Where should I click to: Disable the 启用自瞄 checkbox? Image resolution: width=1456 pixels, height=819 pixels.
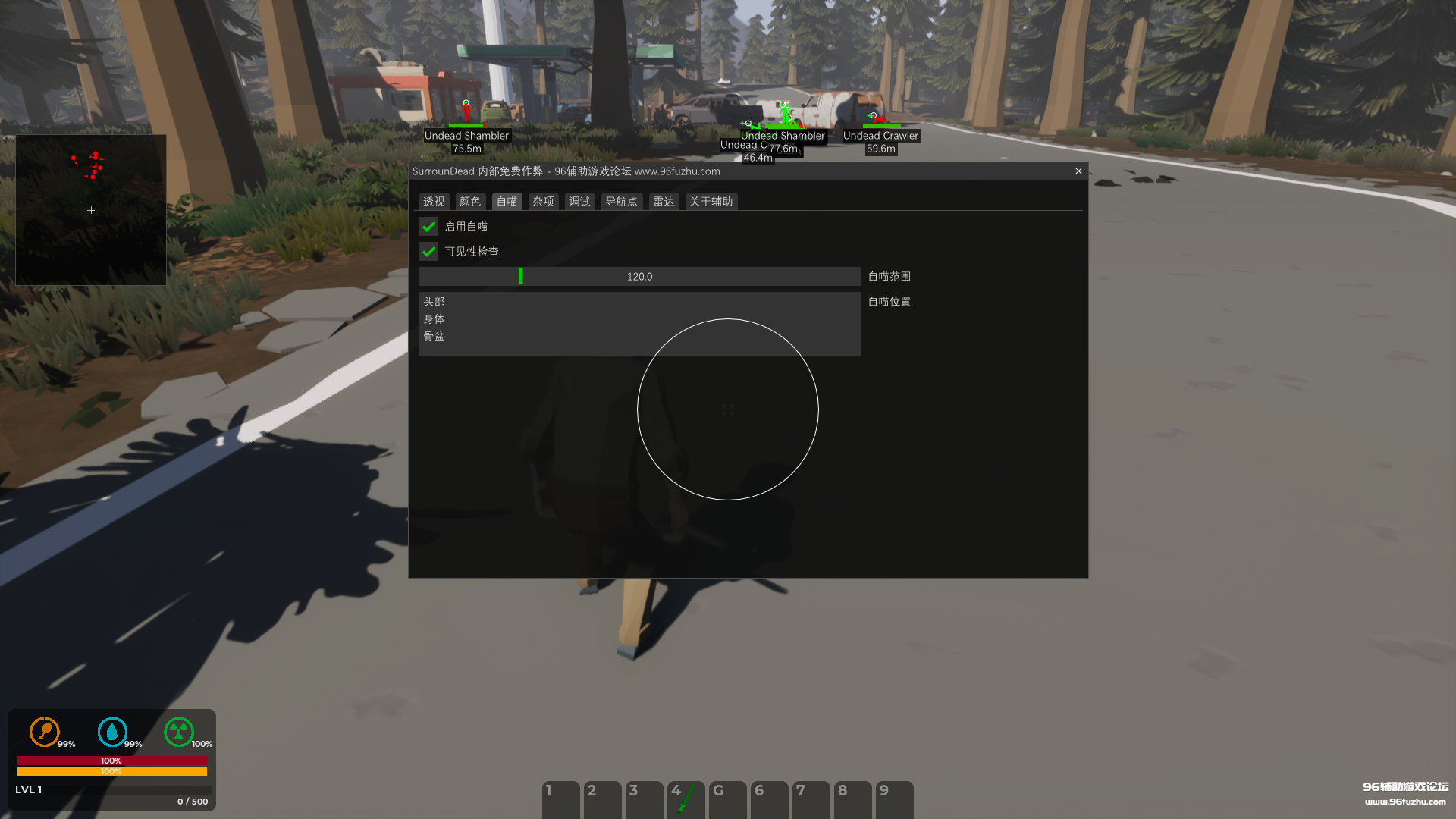[x=428, y=226]
